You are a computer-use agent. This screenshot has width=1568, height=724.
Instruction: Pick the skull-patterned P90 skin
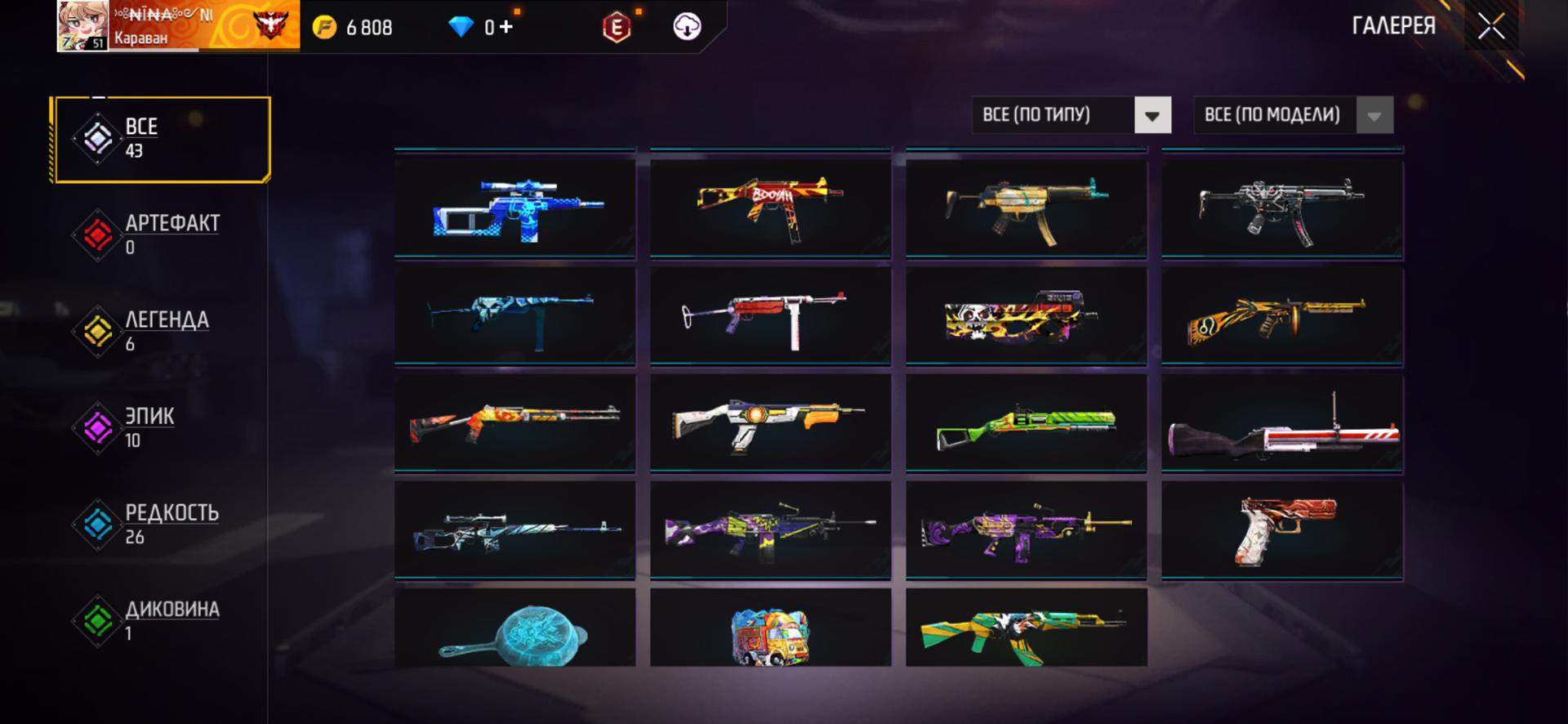(x=1026, y=316)
